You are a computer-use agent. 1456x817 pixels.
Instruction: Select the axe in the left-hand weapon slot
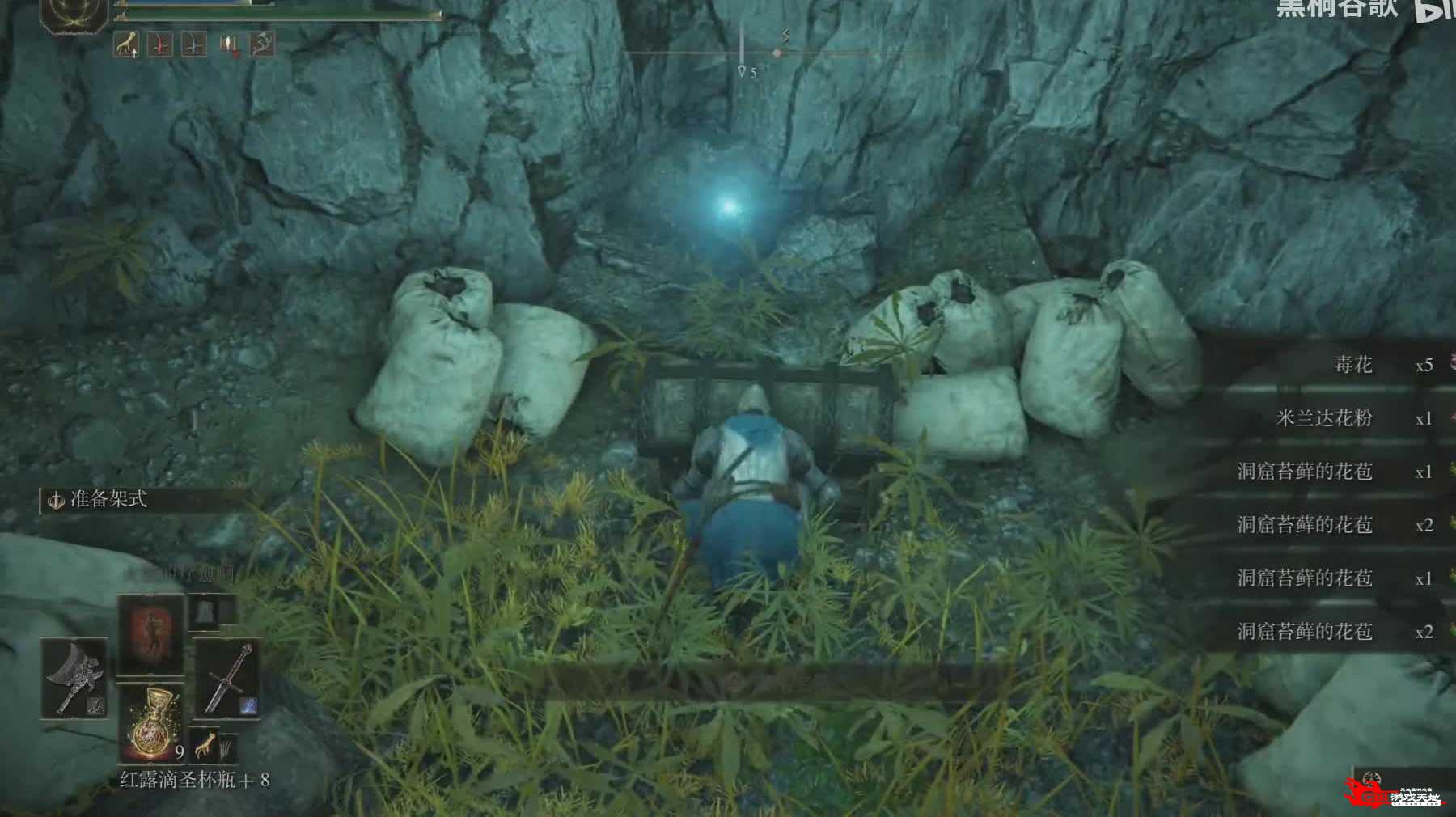[74, 677]
